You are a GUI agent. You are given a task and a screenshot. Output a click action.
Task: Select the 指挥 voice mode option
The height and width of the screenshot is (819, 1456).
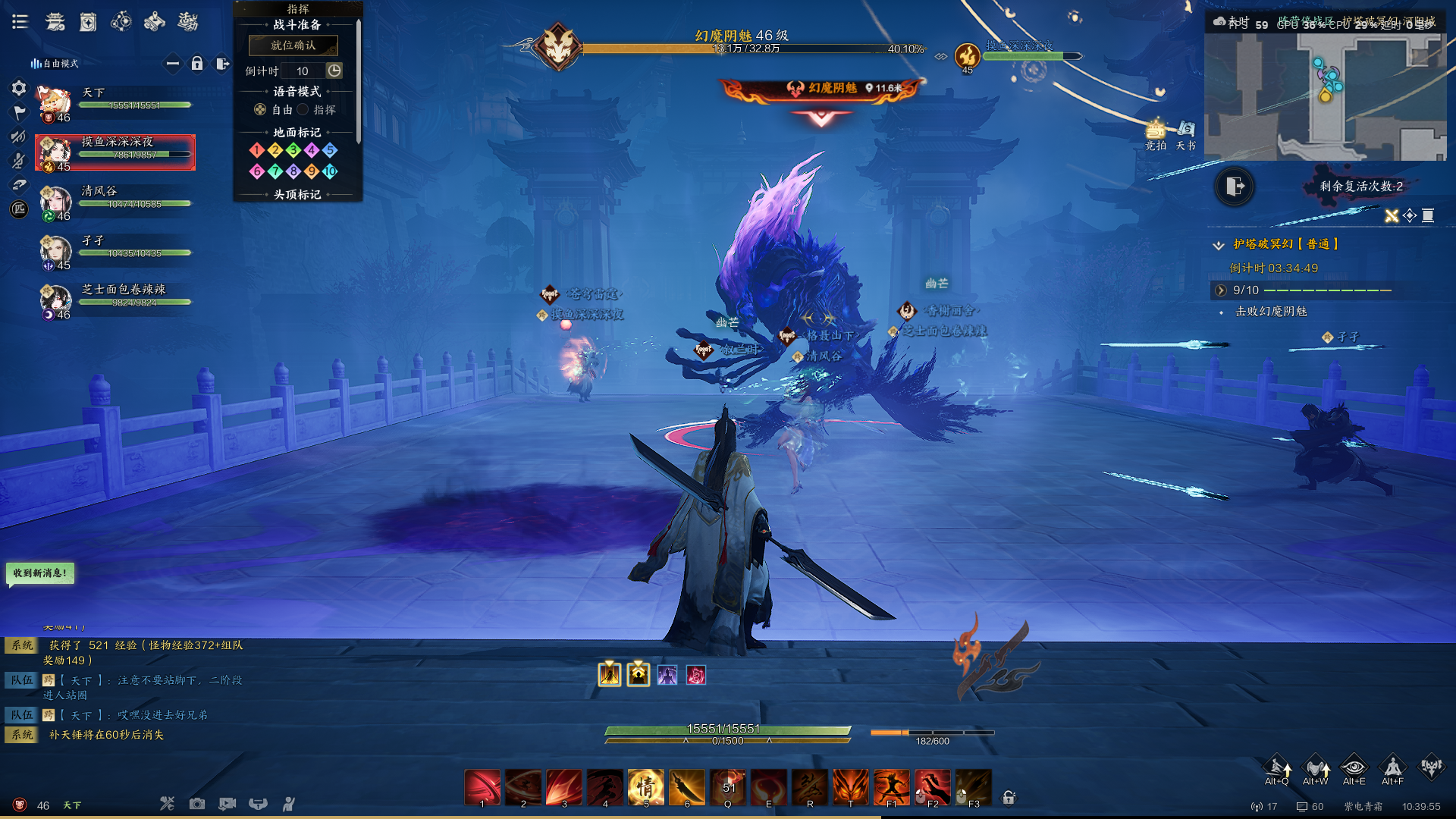coord(303,110)
